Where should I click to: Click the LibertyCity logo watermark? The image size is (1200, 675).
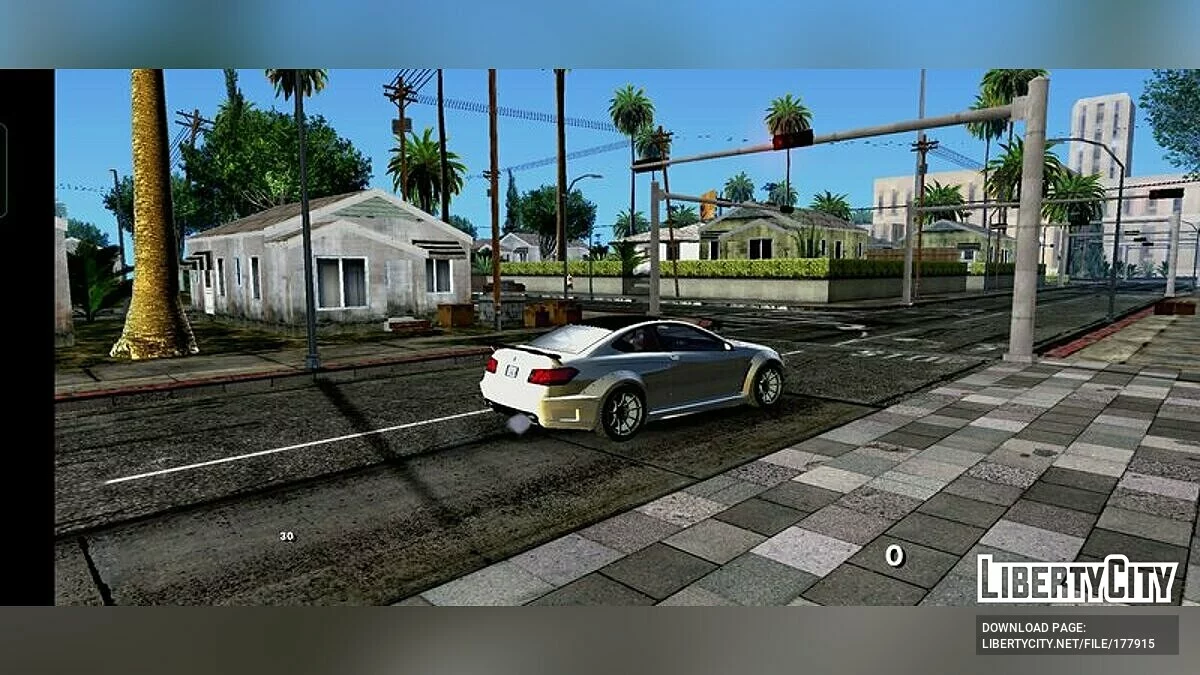(x=1077, y=579)
